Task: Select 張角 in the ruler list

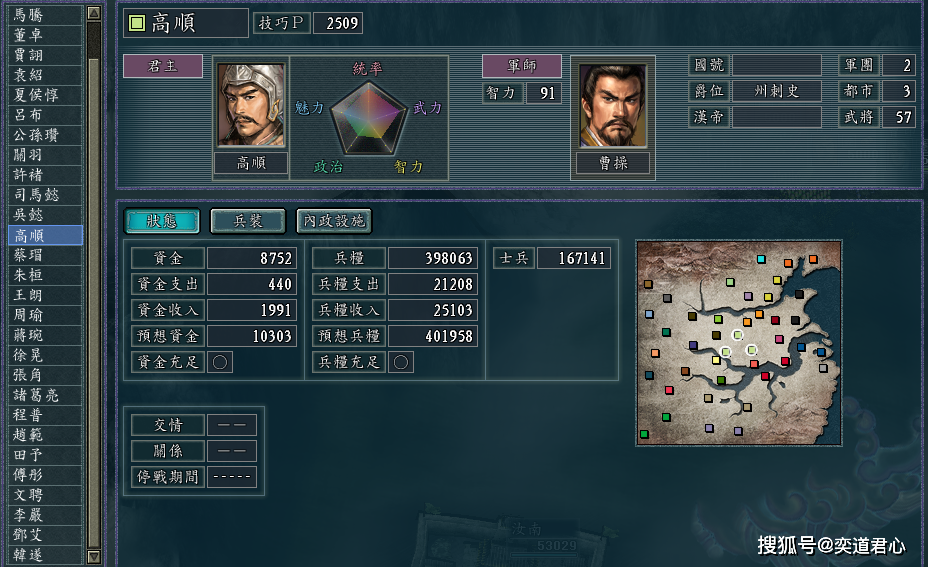Action: tap(41, 375)
